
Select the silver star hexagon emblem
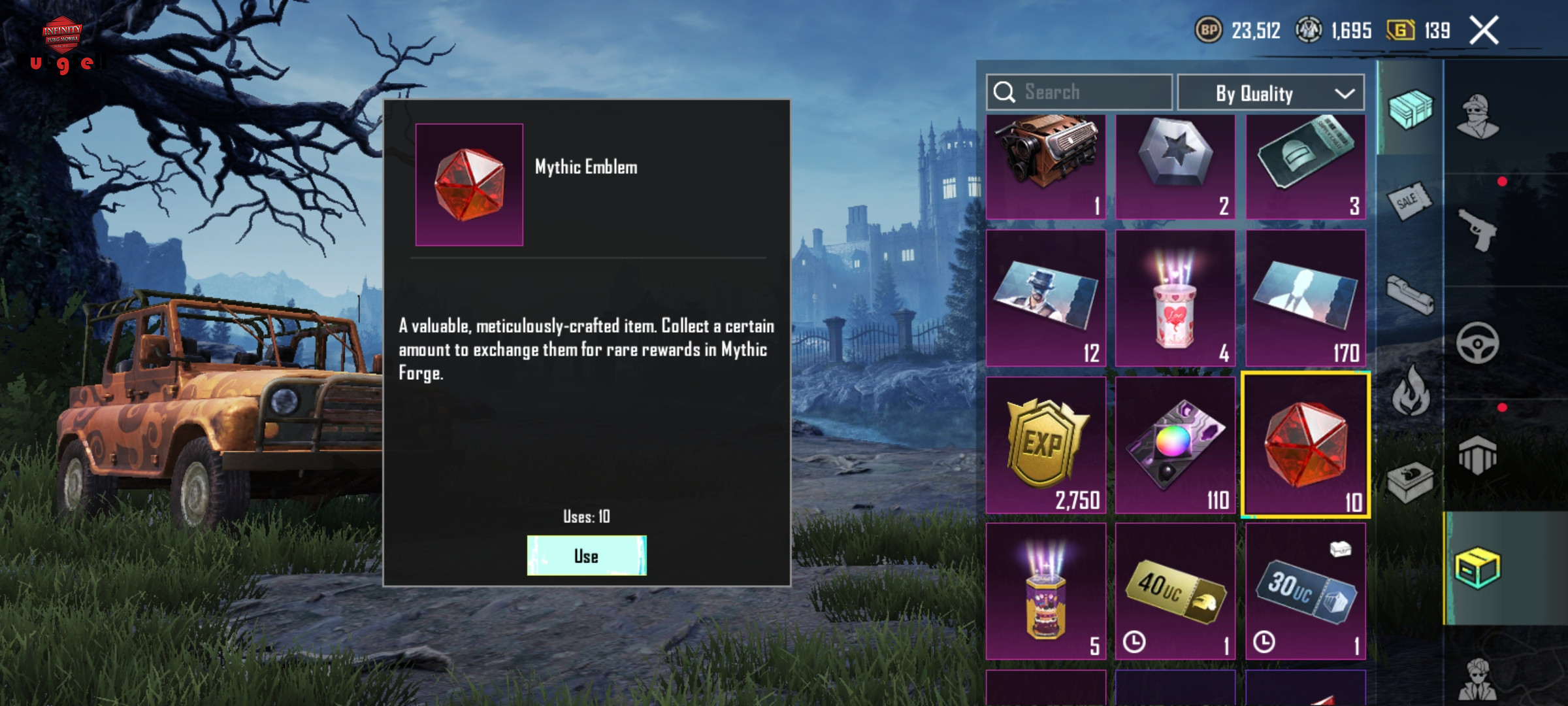(x=1175, y=167)
